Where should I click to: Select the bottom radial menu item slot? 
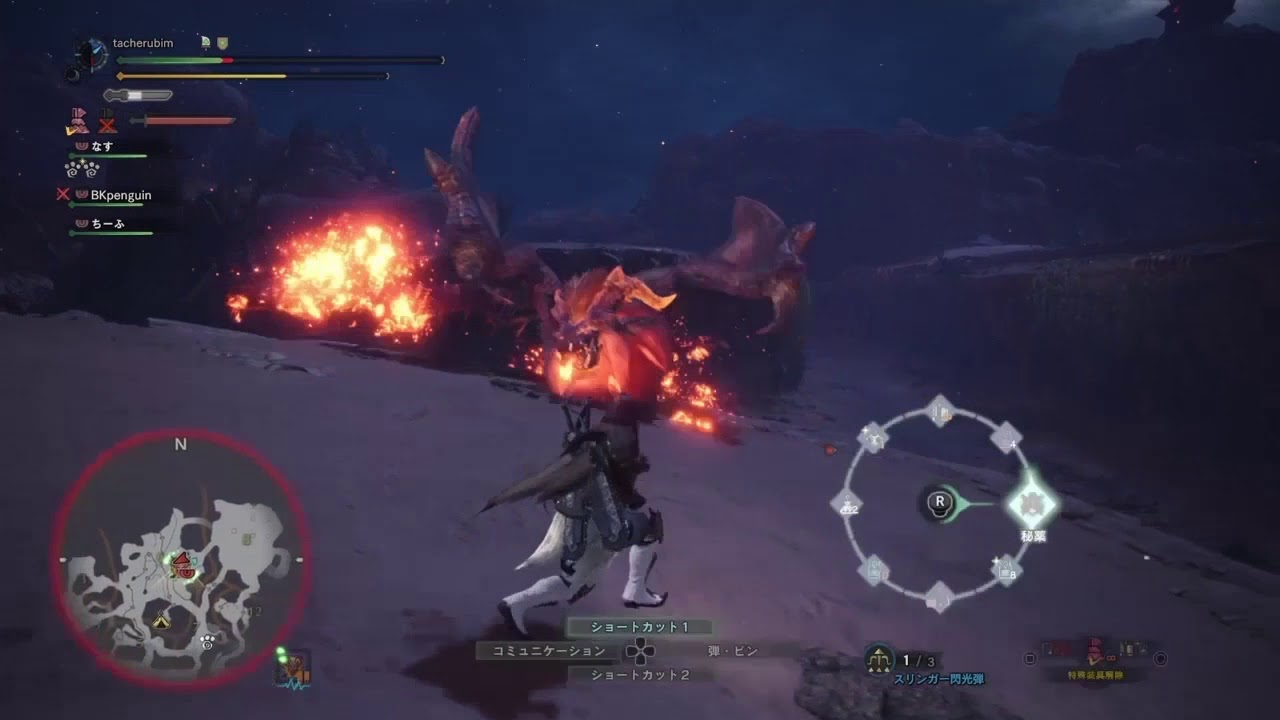point(939,598)
